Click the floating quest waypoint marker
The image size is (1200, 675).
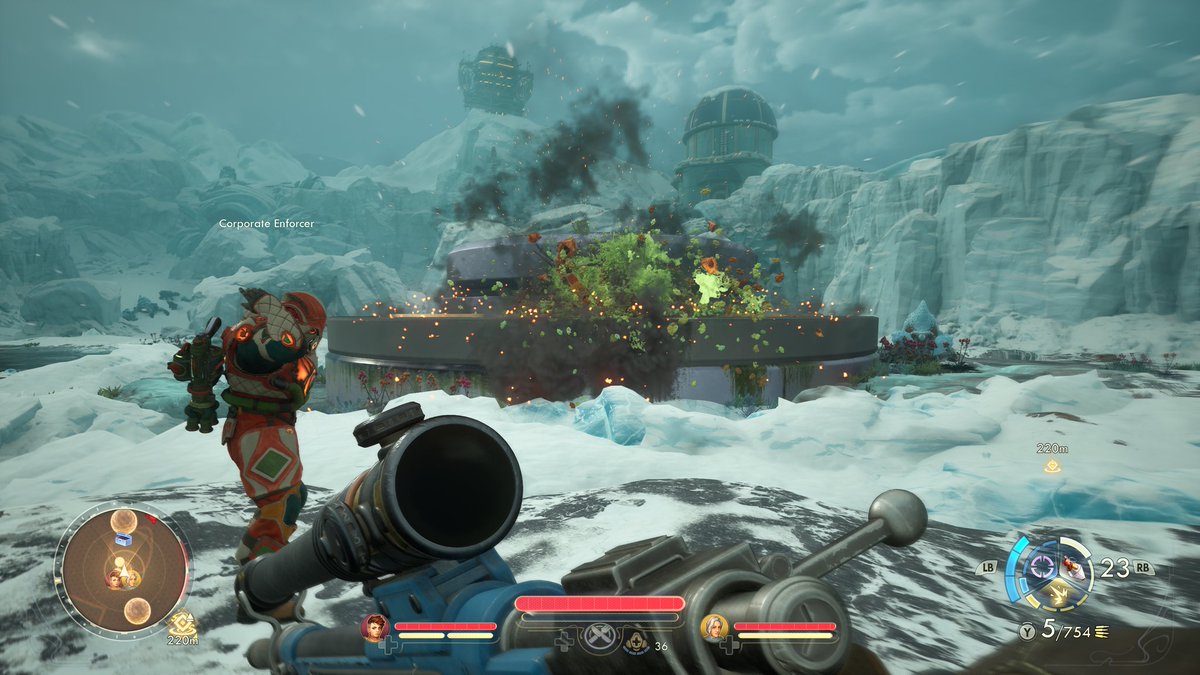pos(1052,466)
